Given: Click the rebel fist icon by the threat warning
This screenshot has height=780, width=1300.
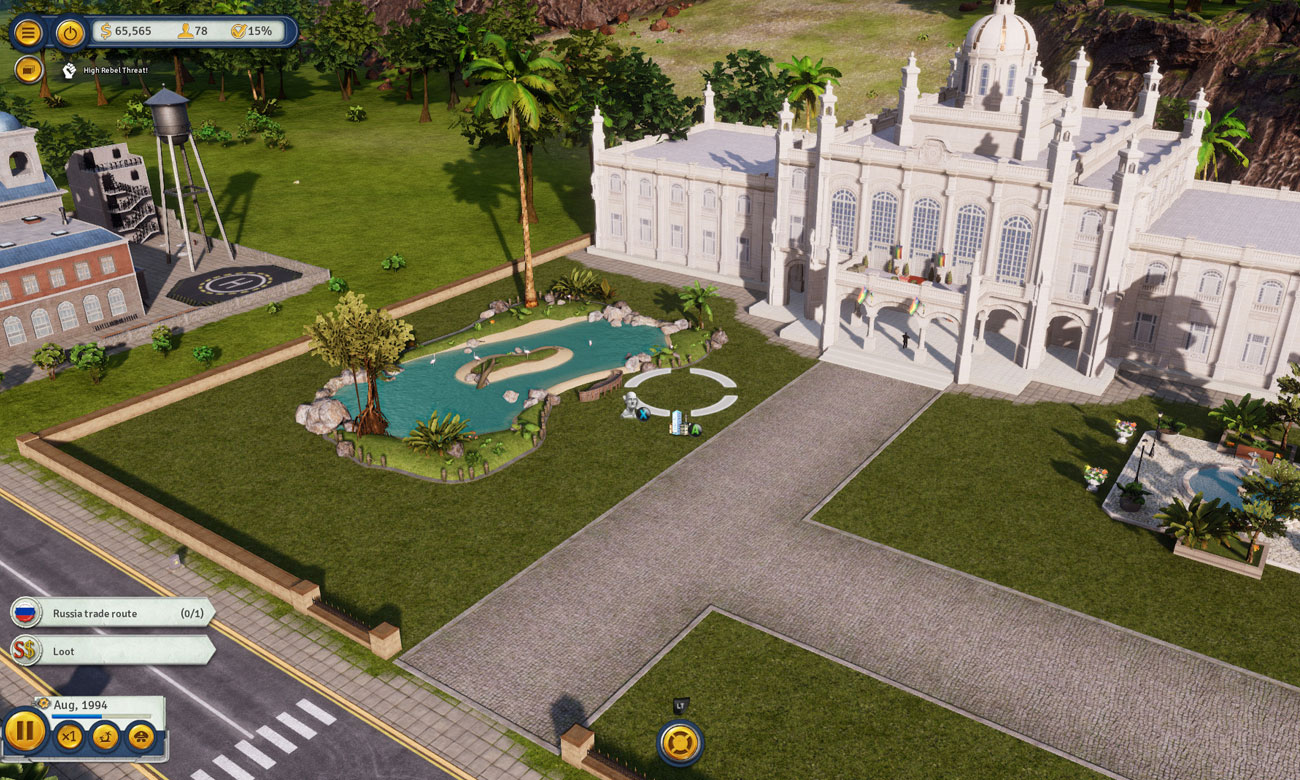Looking at the screenshot, I should (x=68, y=71).
